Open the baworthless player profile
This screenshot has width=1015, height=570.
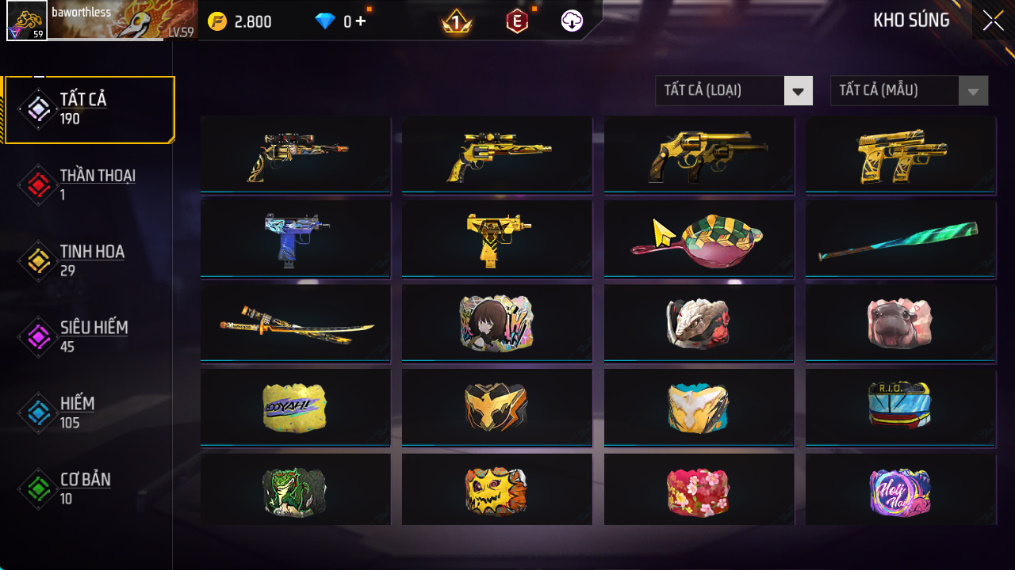coord(98,21)
